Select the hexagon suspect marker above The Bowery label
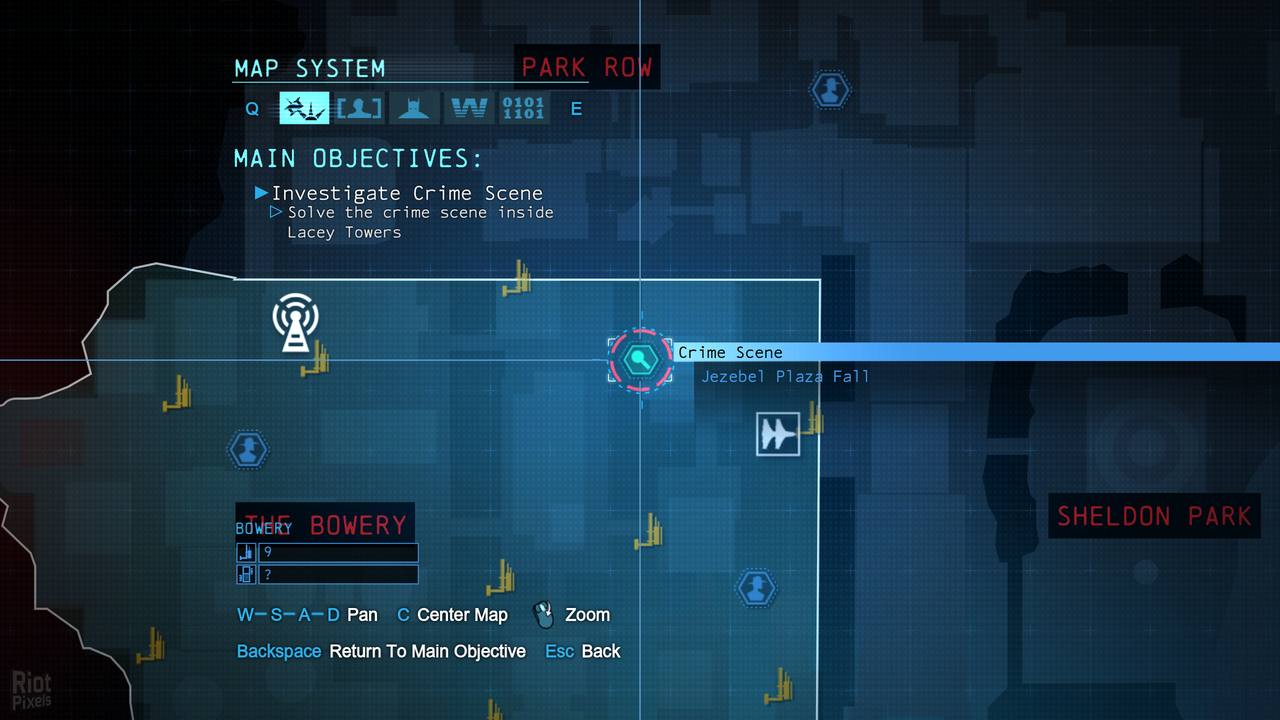 point(247,450)
